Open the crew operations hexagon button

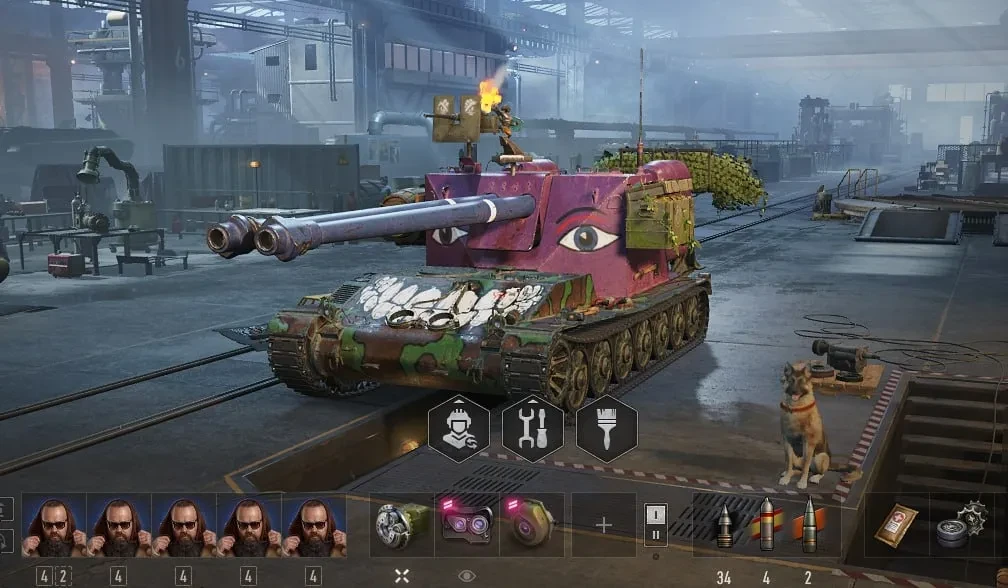point(458,429)
